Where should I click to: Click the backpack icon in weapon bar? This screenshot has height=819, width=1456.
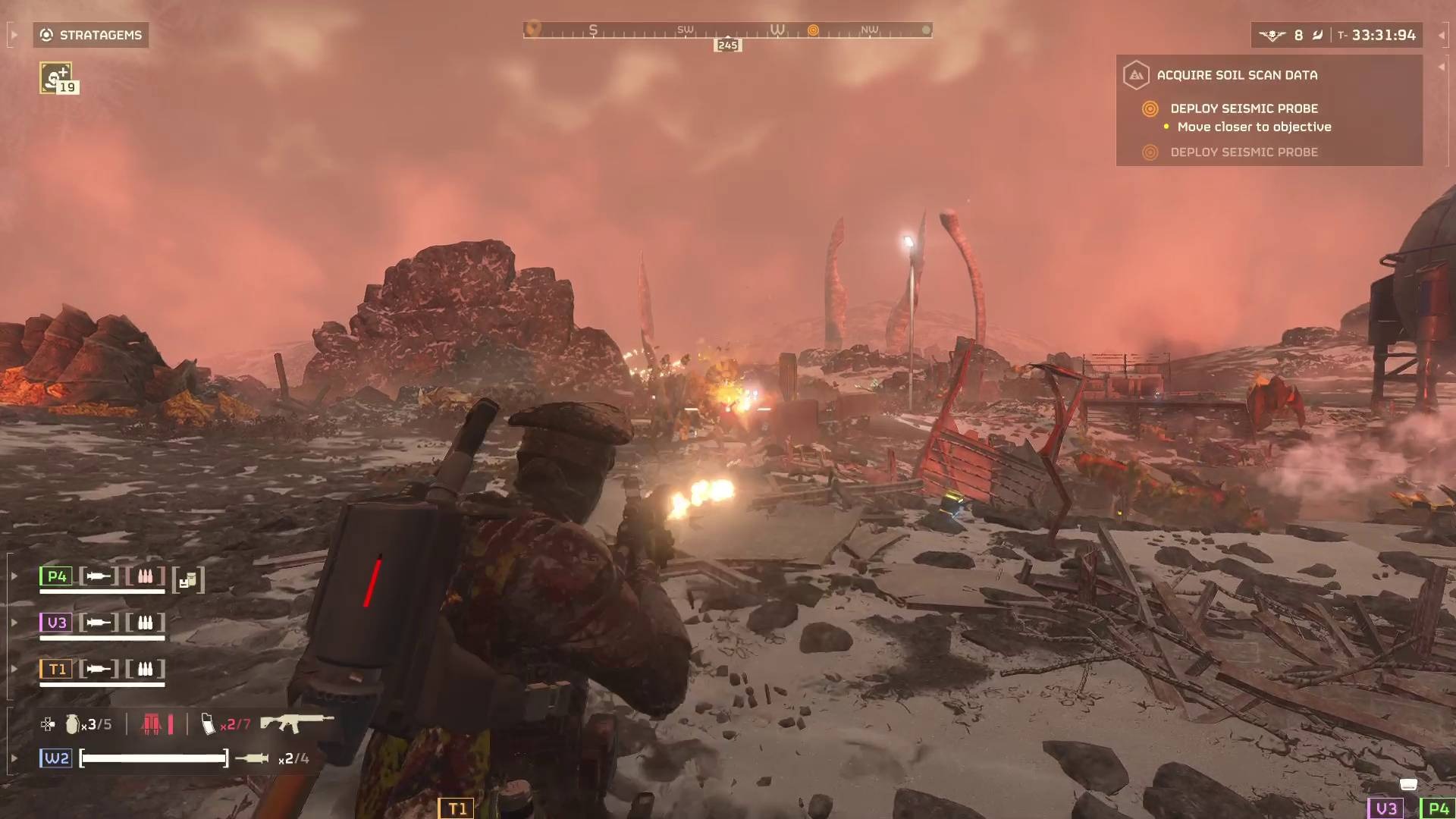tap(152, 724)
